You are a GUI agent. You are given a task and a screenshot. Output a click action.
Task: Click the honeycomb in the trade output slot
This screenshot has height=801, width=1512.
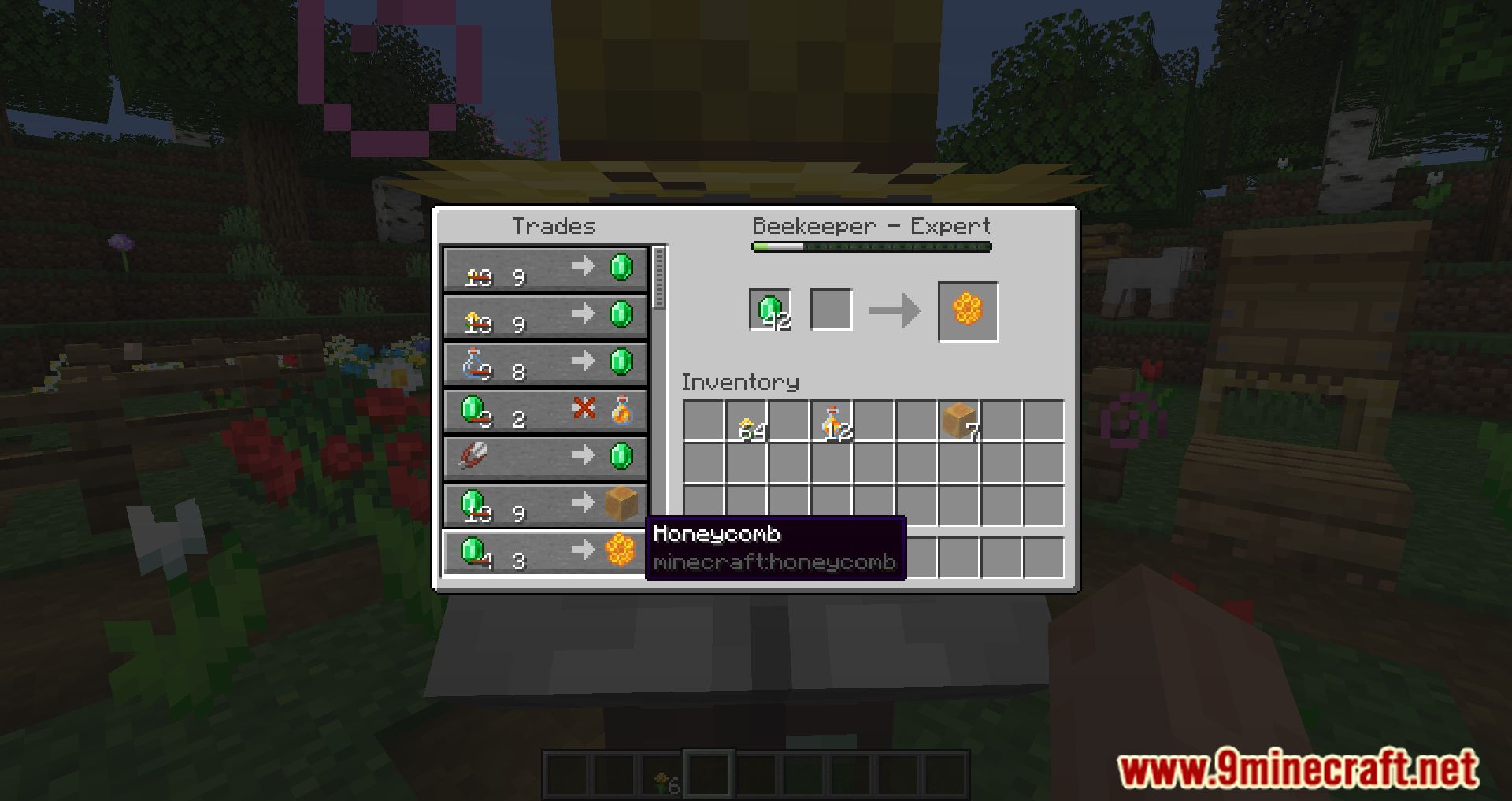967,309
